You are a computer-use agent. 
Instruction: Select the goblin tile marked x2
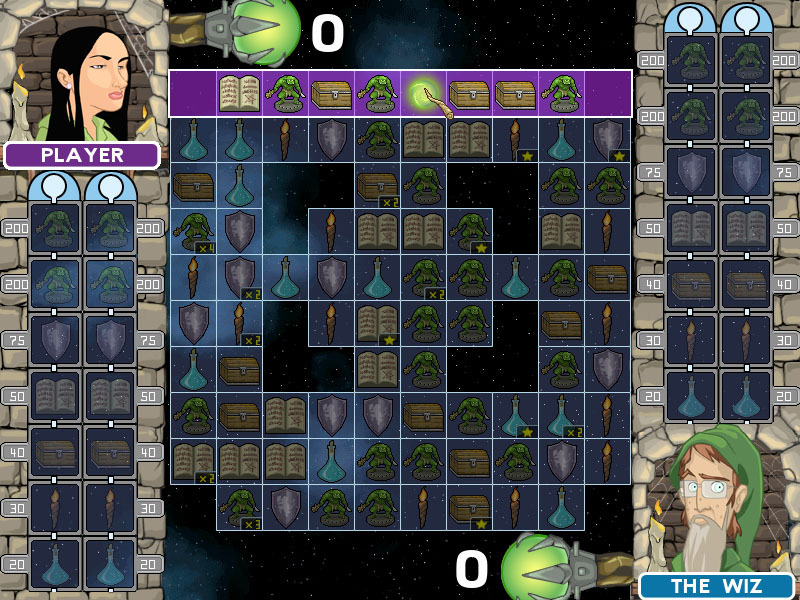coord(423,278)
